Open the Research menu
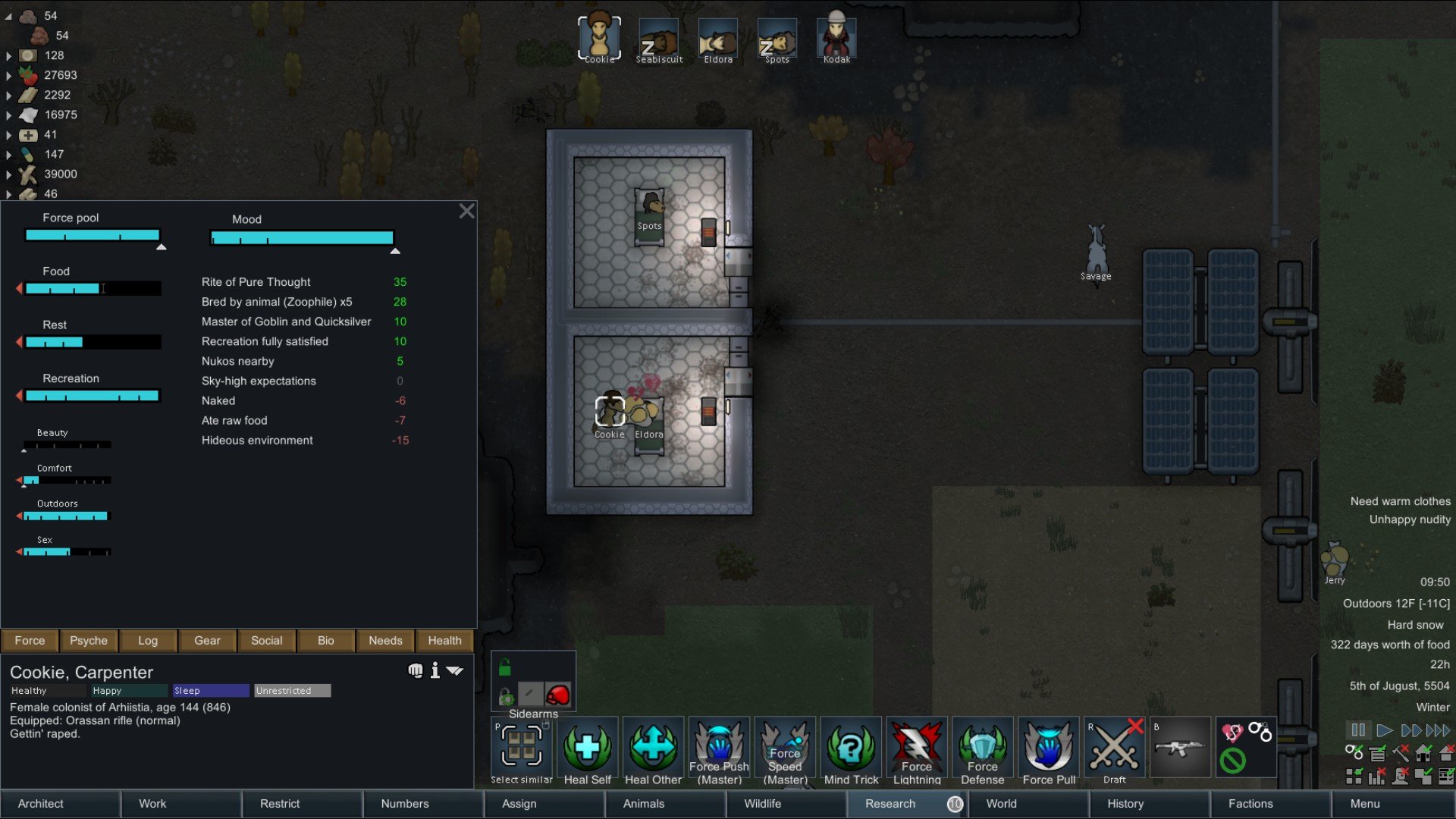Viewport: 1456px width, 819px height. 890,804
